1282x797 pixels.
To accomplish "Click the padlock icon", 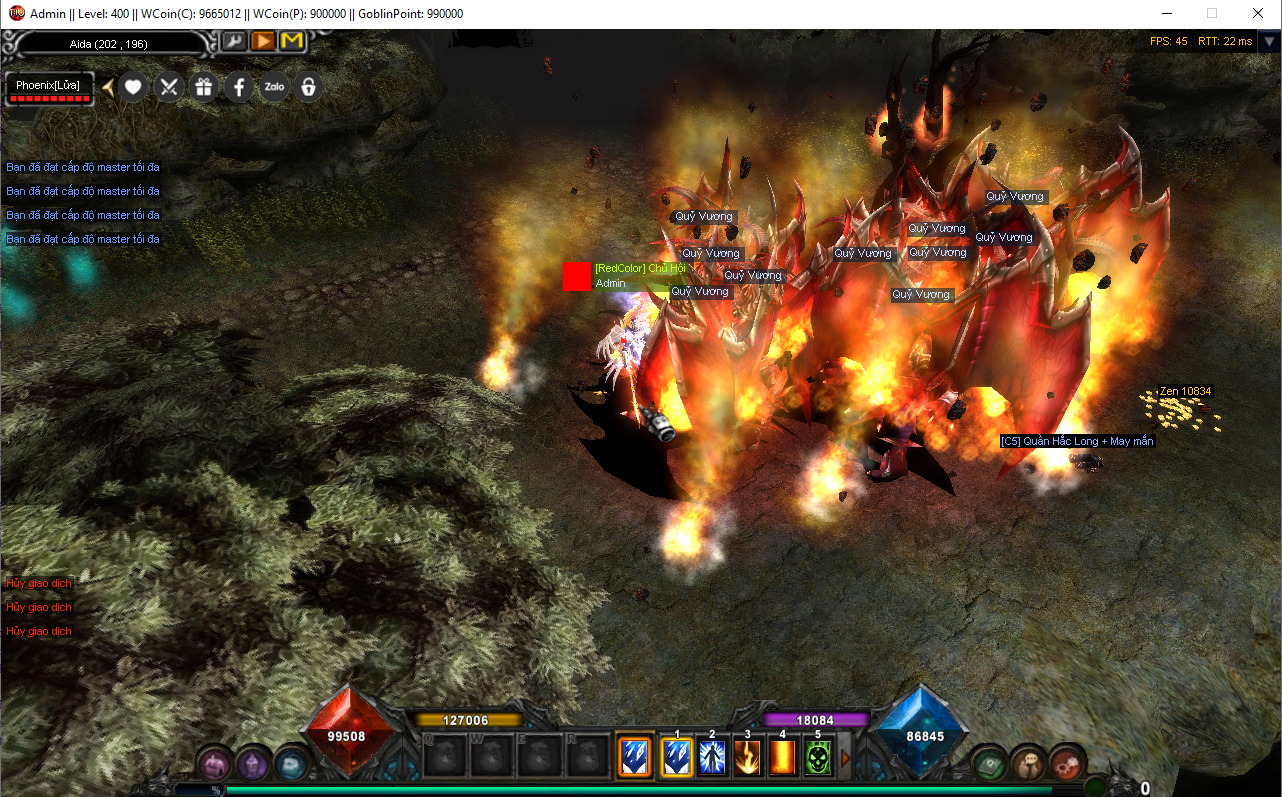I will 308,87.
